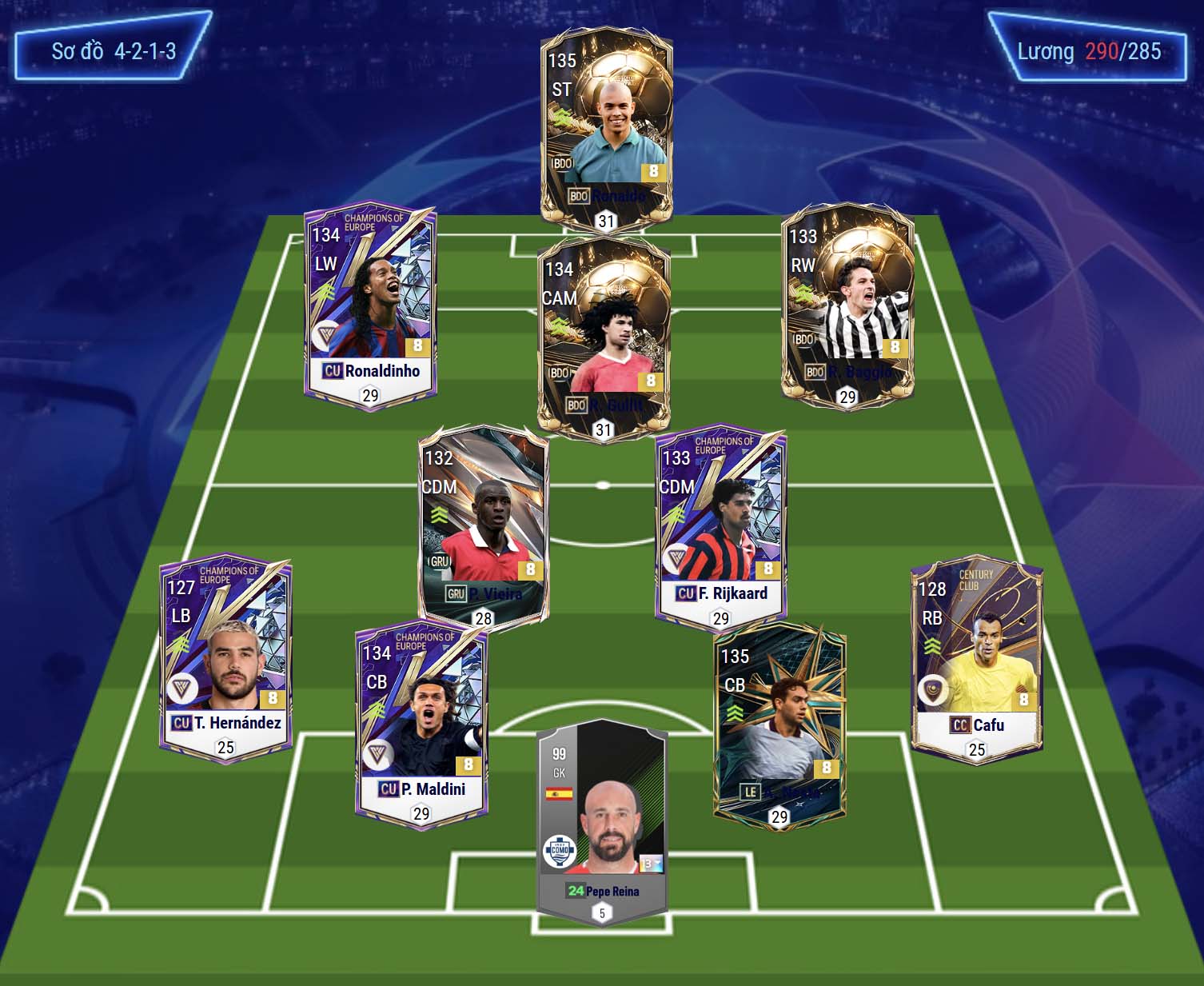The width and height of the screenshot is (1204, 986).
Task: Pick the 135-rated CB card
Action: coord(779,724)
